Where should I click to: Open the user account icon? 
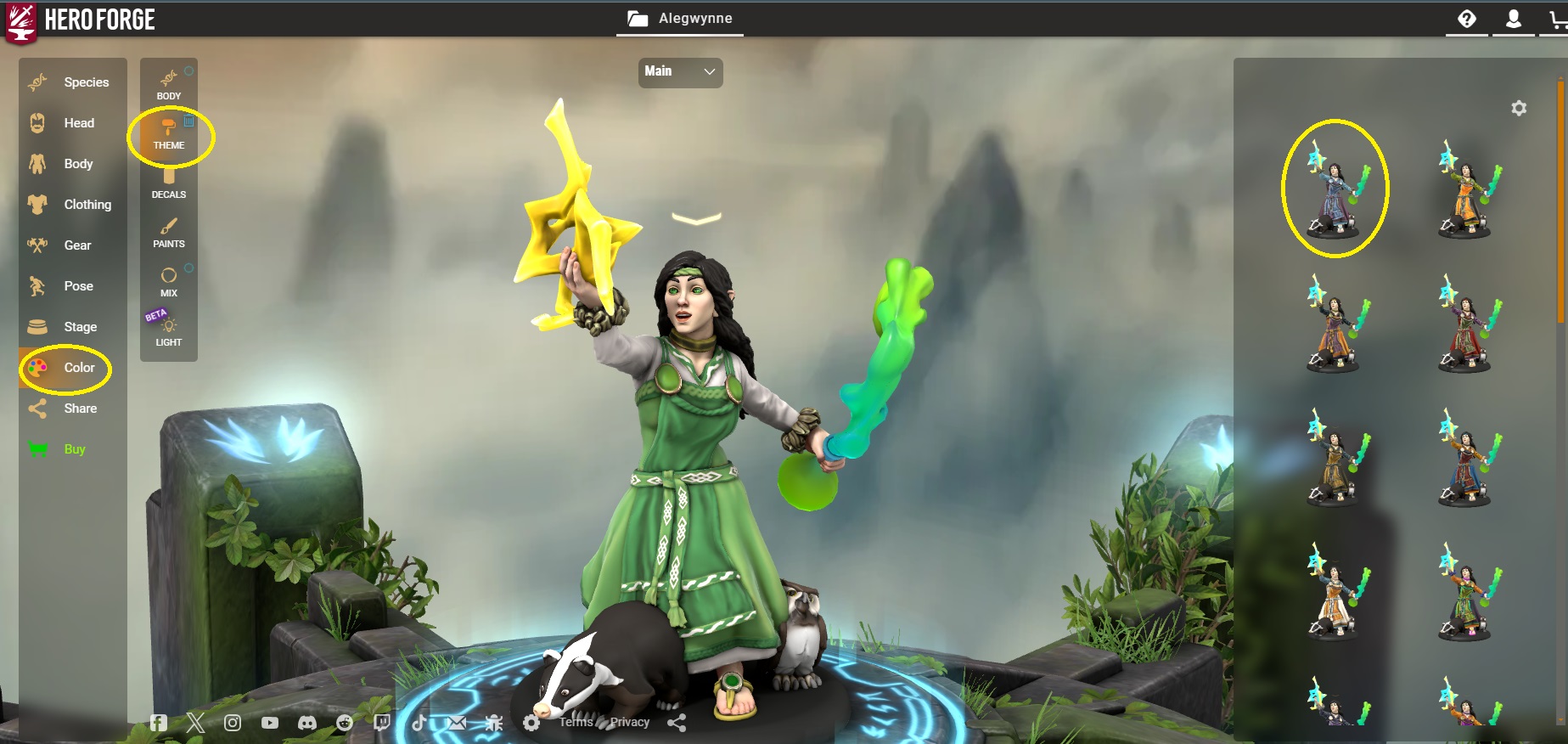coord(1513,19)
